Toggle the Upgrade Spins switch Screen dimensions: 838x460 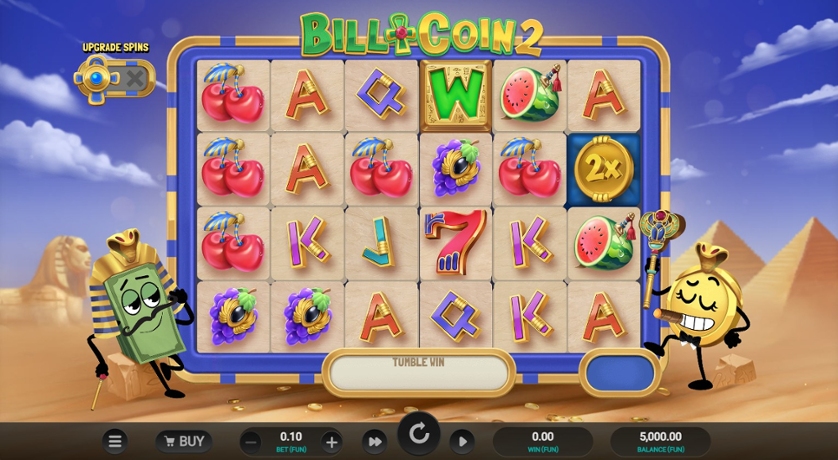click(114, 78)
